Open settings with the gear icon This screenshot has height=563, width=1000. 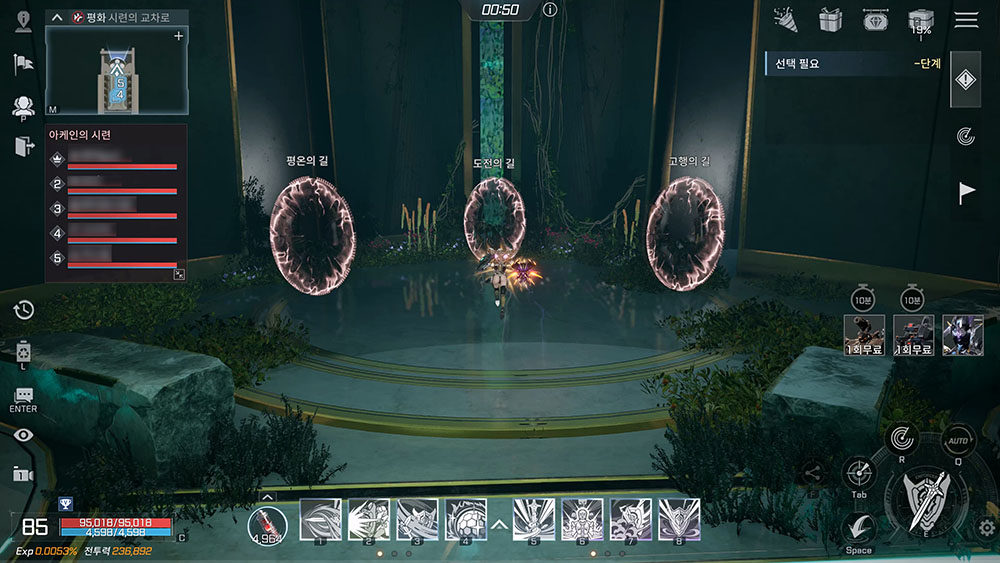[987, 528]
